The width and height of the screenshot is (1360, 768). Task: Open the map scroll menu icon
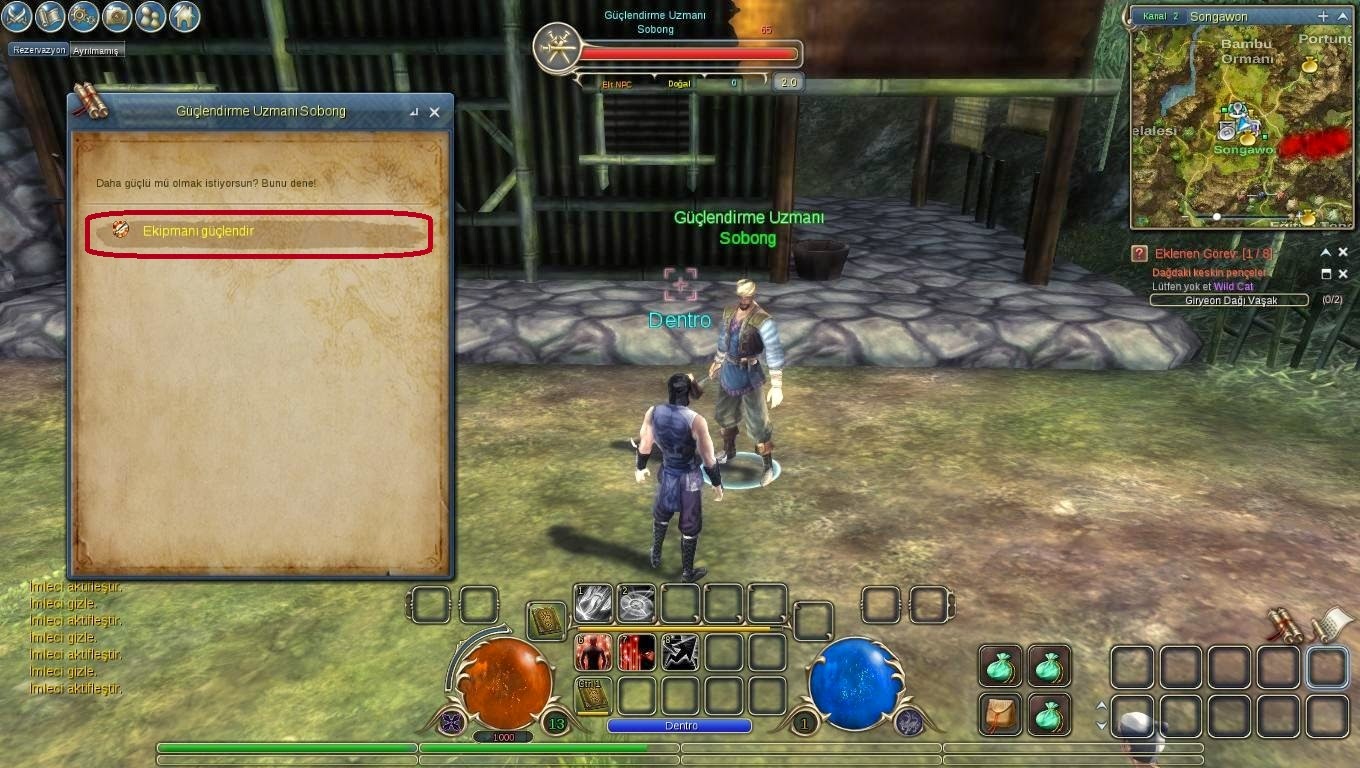51,16
